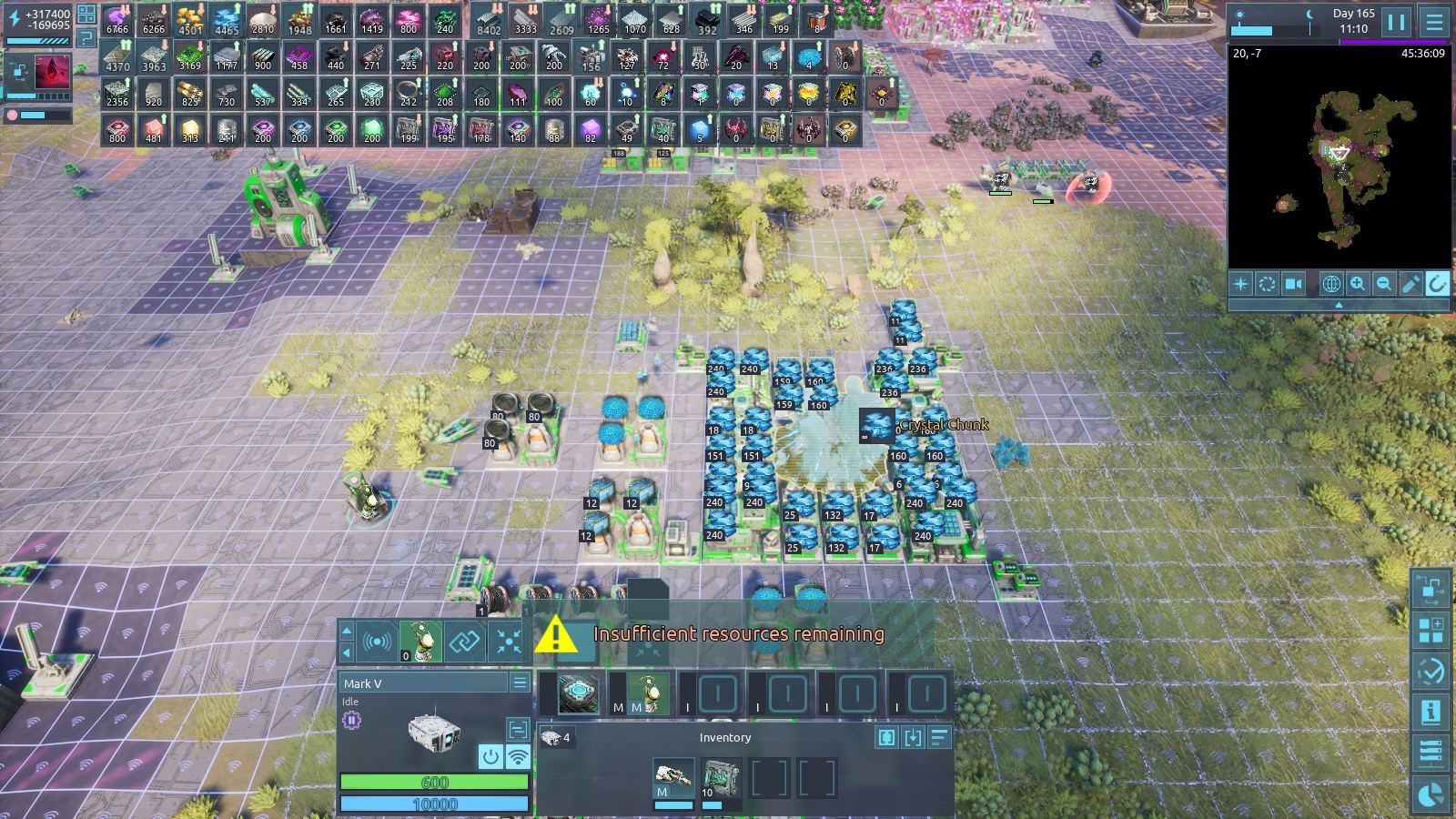The width and height of the screenshot is (1456, 819).
Task: Collapse the minimap panel with the arrow
Action: (x=1339, y=306)
